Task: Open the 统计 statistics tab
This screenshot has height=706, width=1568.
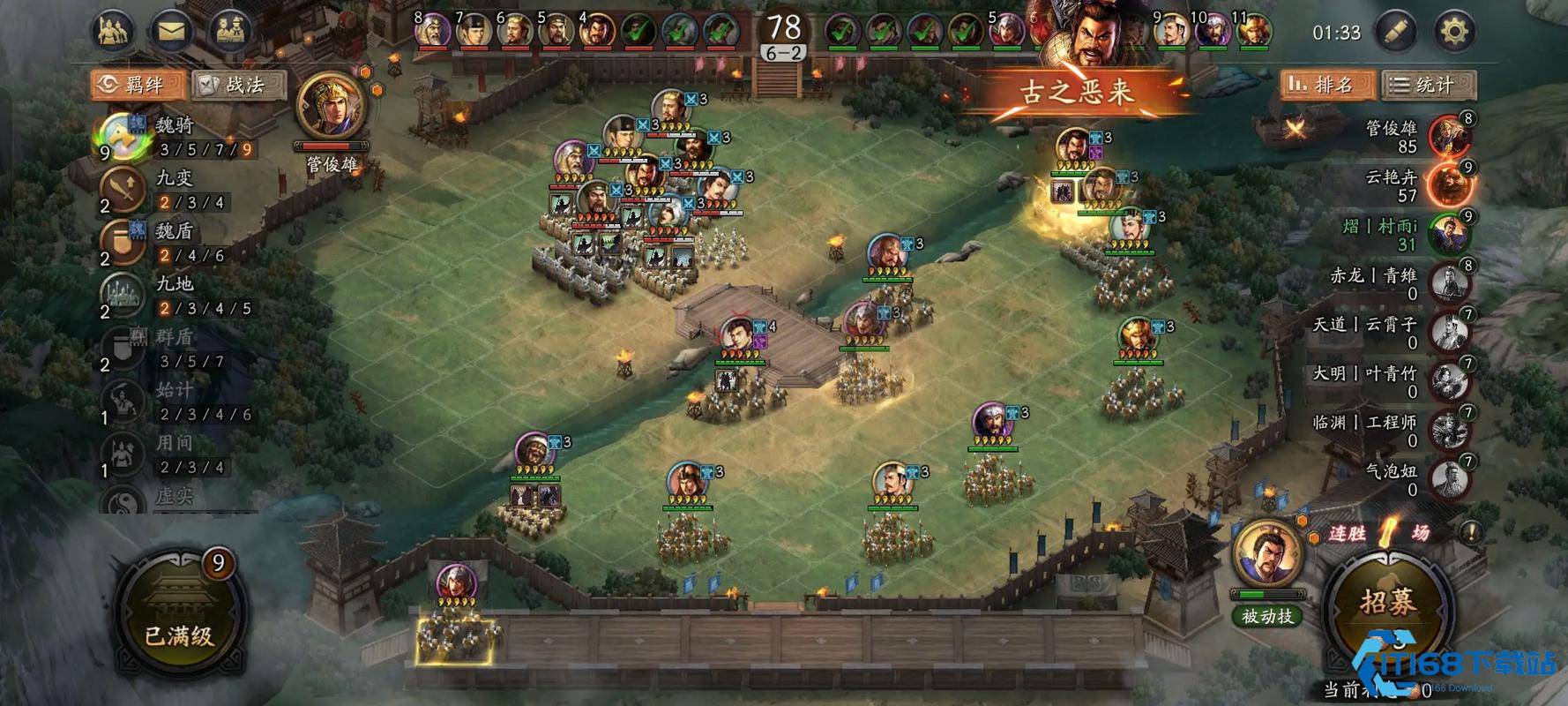Action: tap(1427, 85)
